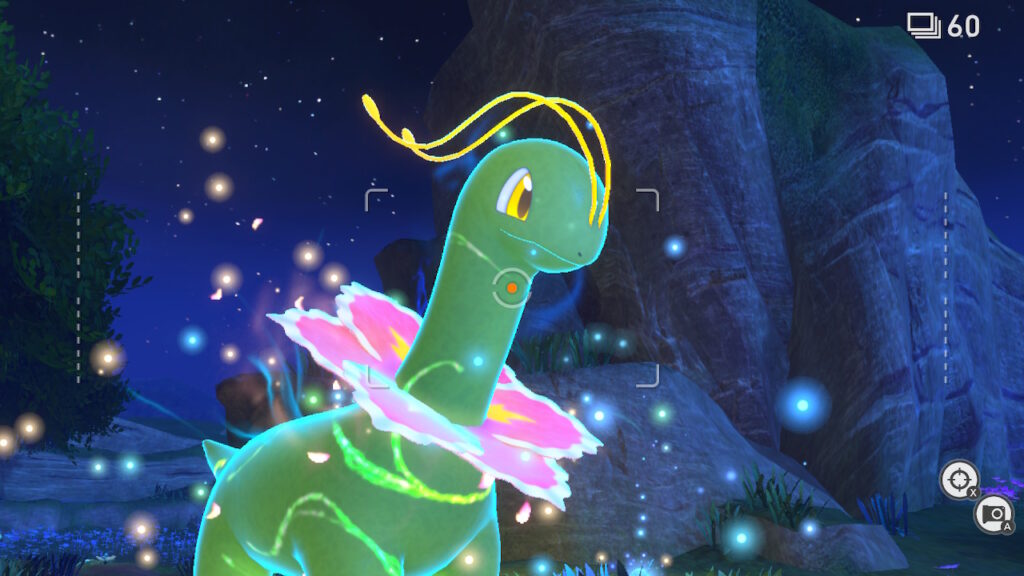Screen dimensions: 1024x576
Task: Take a photo with the camera icon
Action: (992, 513)
